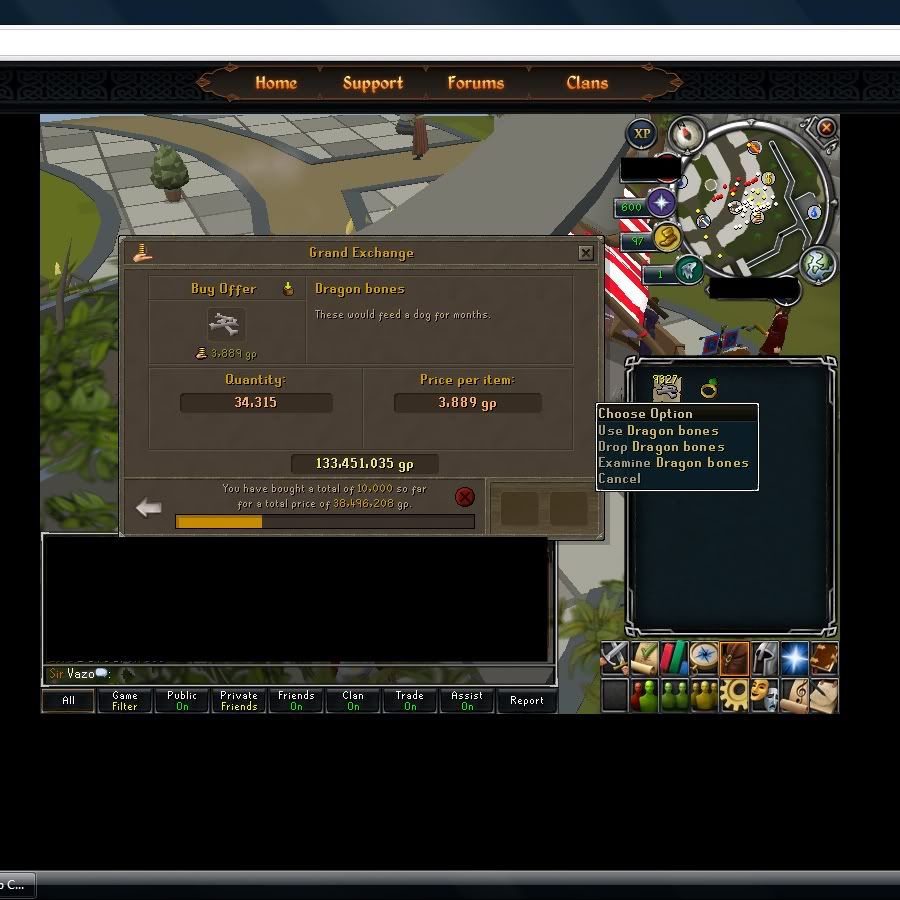Go back using the white arrow button

click(149, 508)
